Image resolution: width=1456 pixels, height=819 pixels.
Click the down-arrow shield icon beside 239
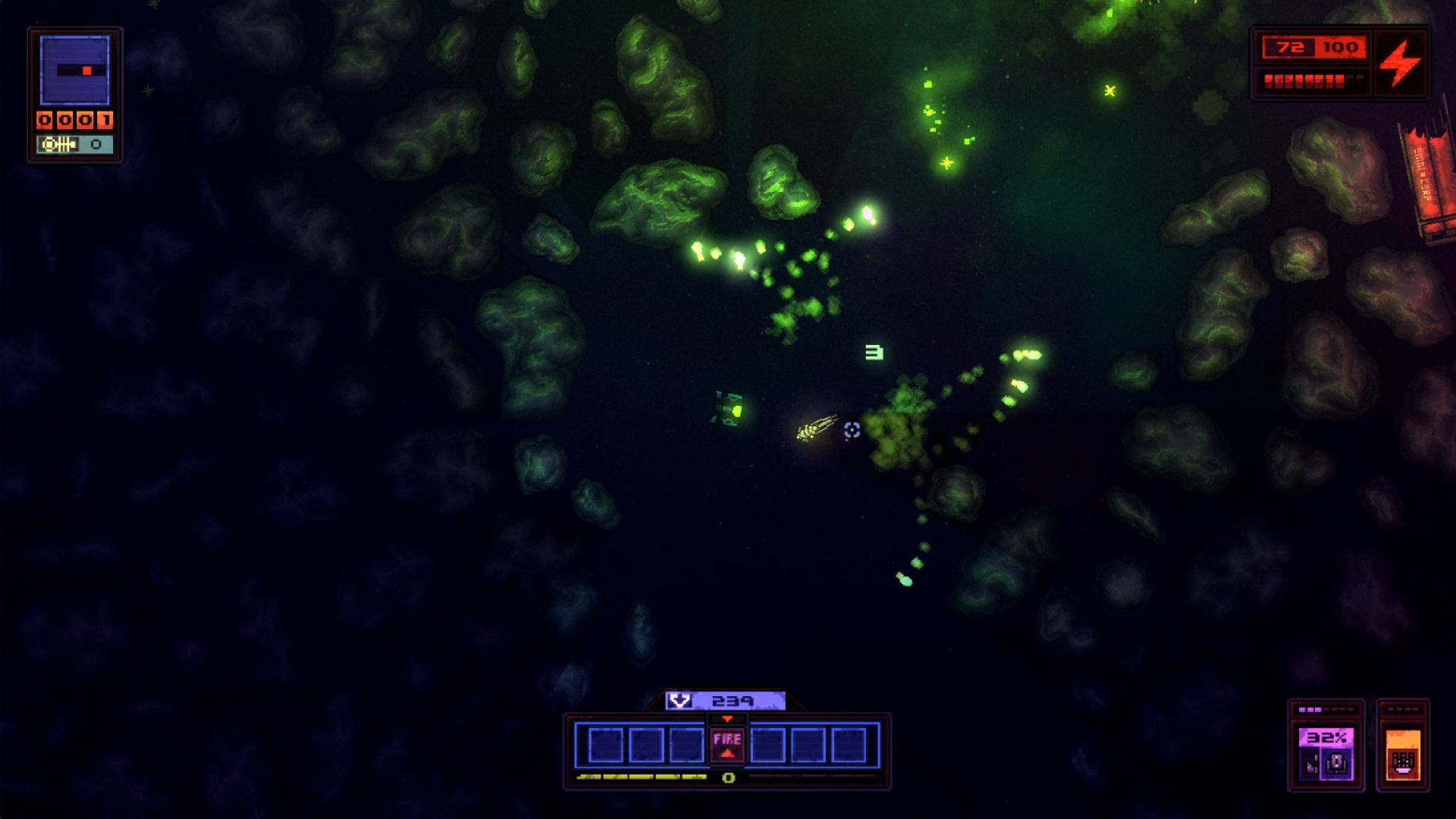[680, 701]
